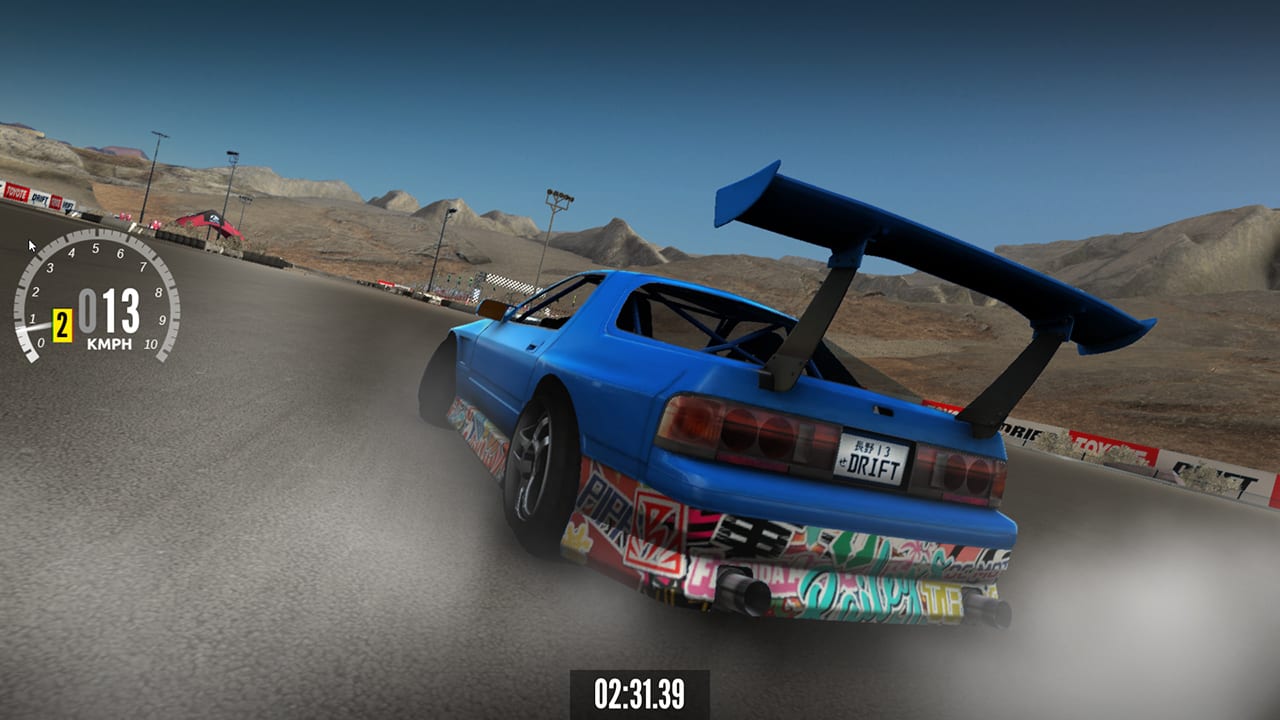Click the digit 013 on the speedometer
The width and height of the screenshot is (1280, 720).
tap(110, 308)
